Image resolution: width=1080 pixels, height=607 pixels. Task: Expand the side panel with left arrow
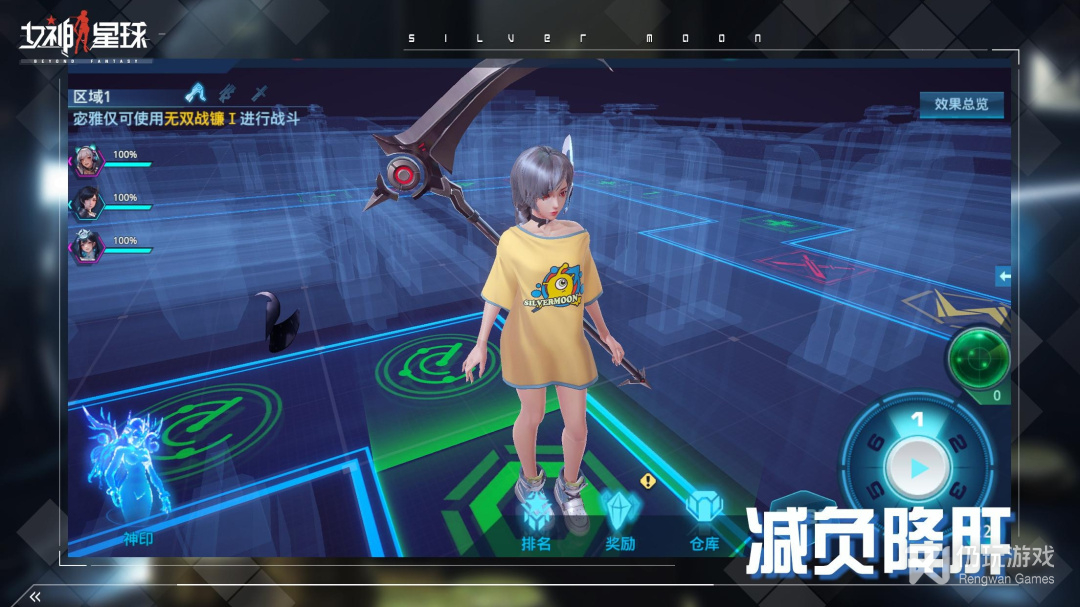[x=1004, y=276]
